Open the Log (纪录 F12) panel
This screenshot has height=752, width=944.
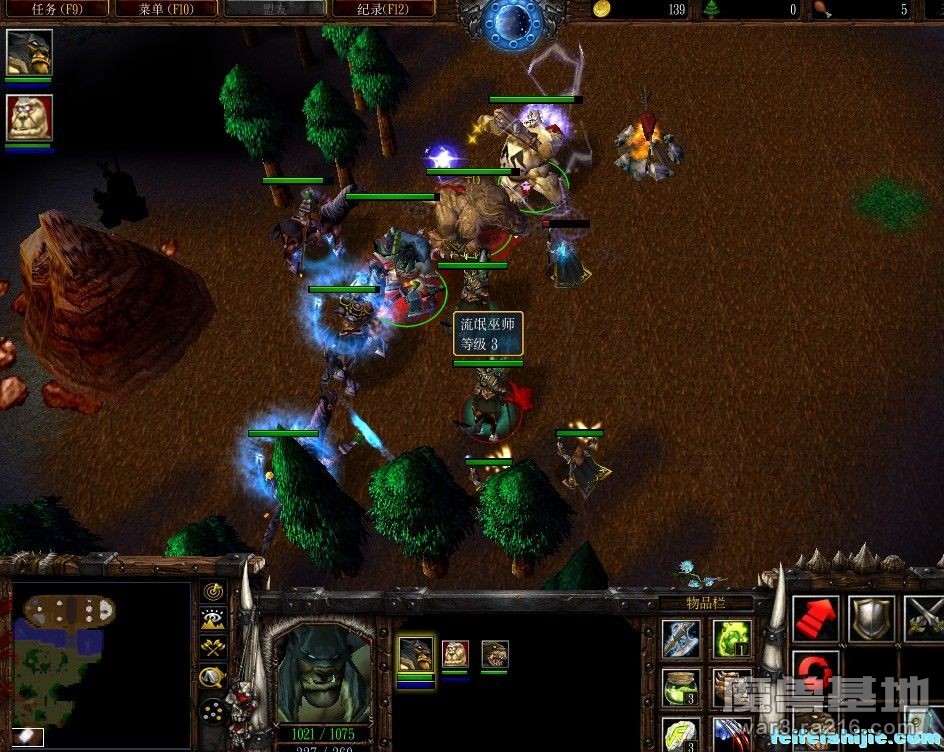click(x=381, y=9)
